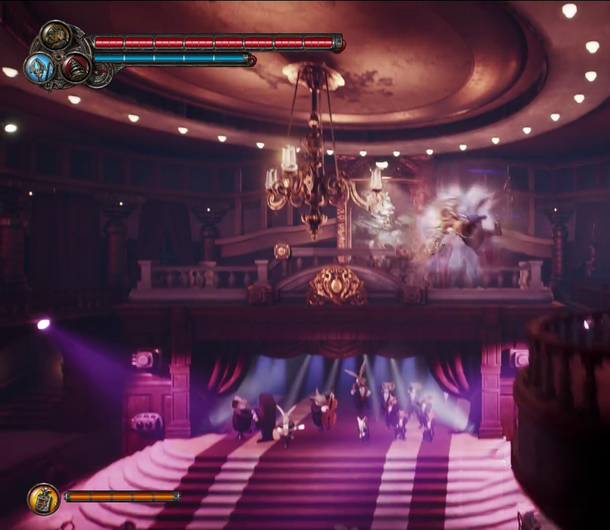
Task: Click the orange golem emblem icon
Action: tap(43, 497)
